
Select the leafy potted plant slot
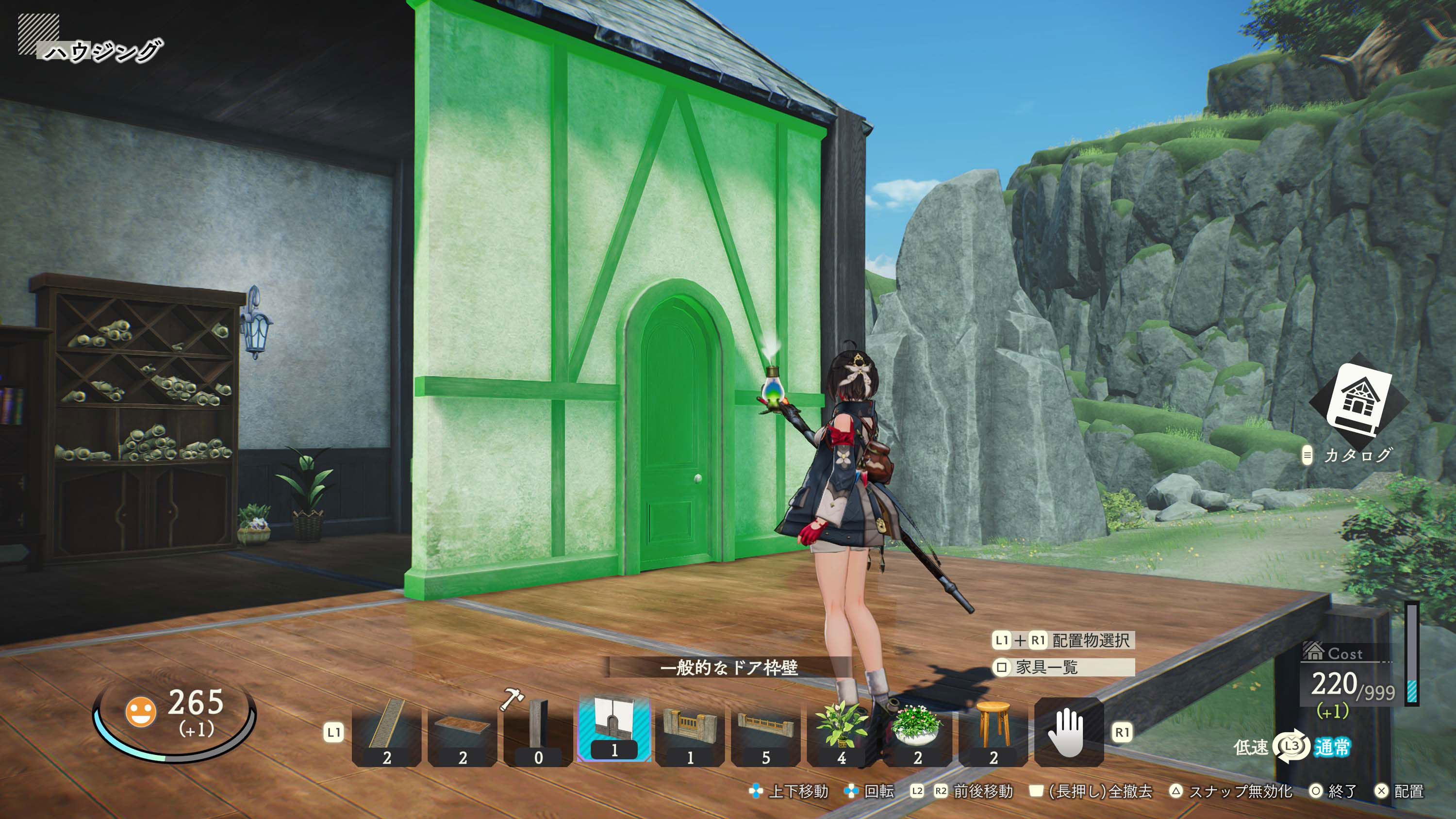click(x=842, y=732)
